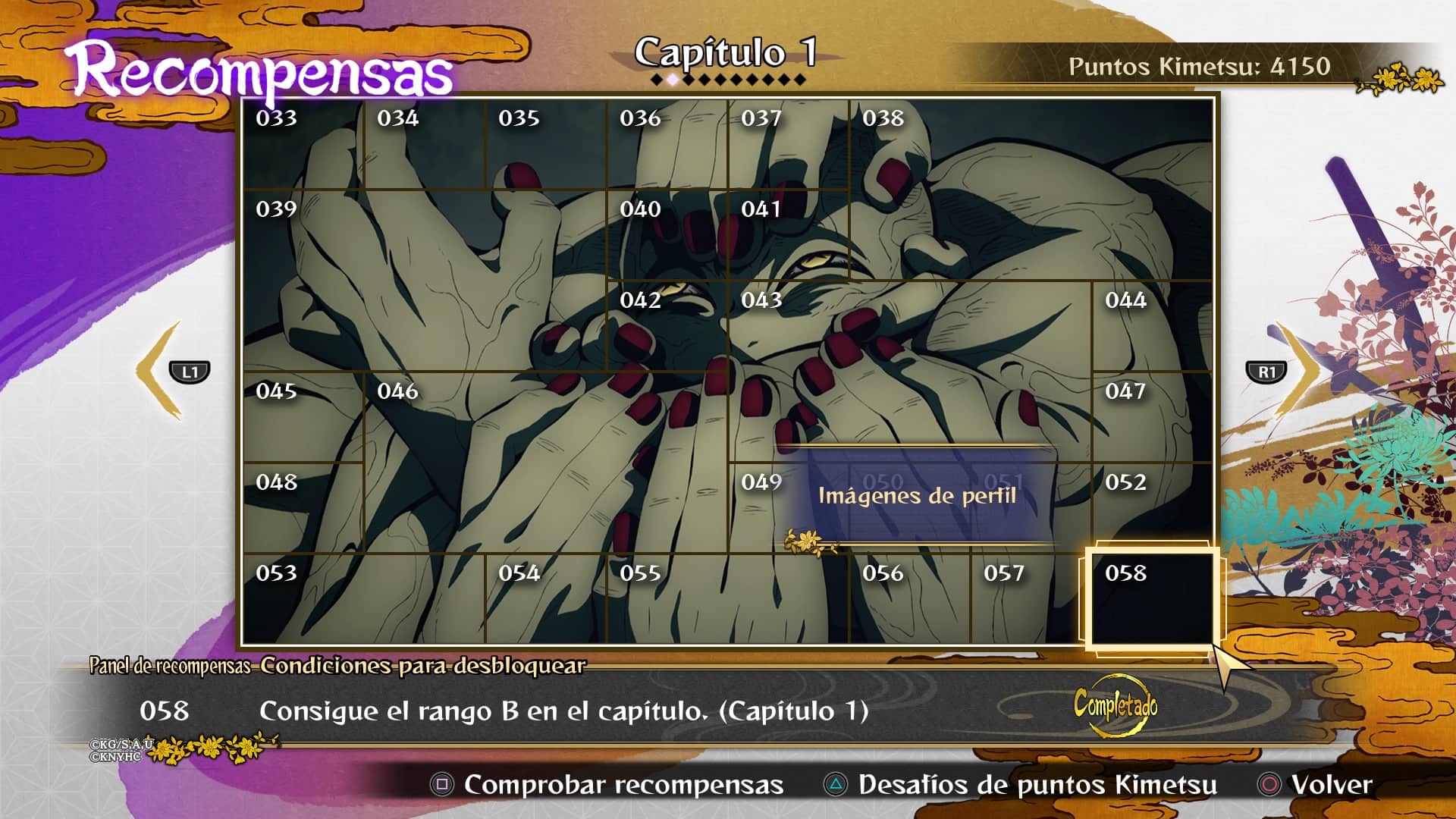
Task: Open Desafíos de puntos Kimetsu
Action: [x=1020, y=785]
